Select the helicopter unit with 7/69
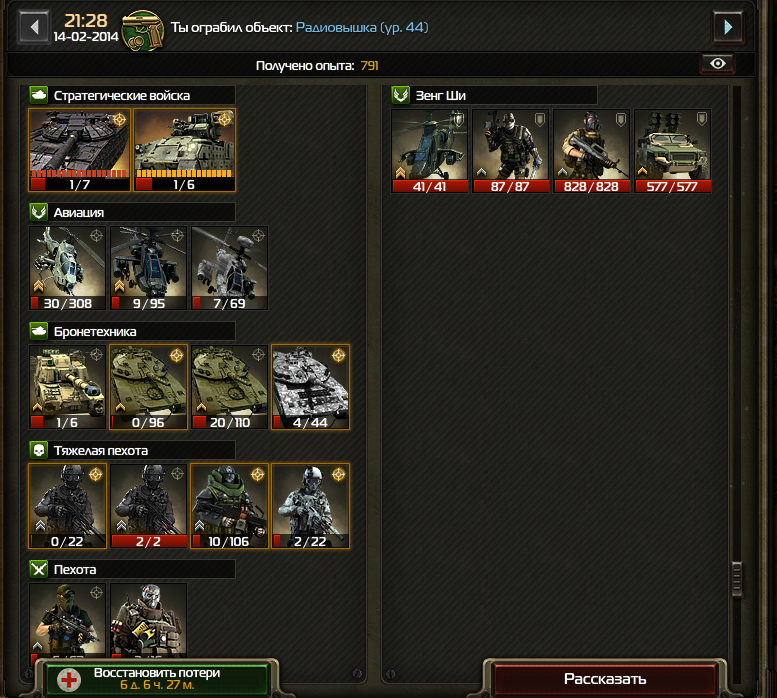Screen dimensions: 777x698 [229, 267]
